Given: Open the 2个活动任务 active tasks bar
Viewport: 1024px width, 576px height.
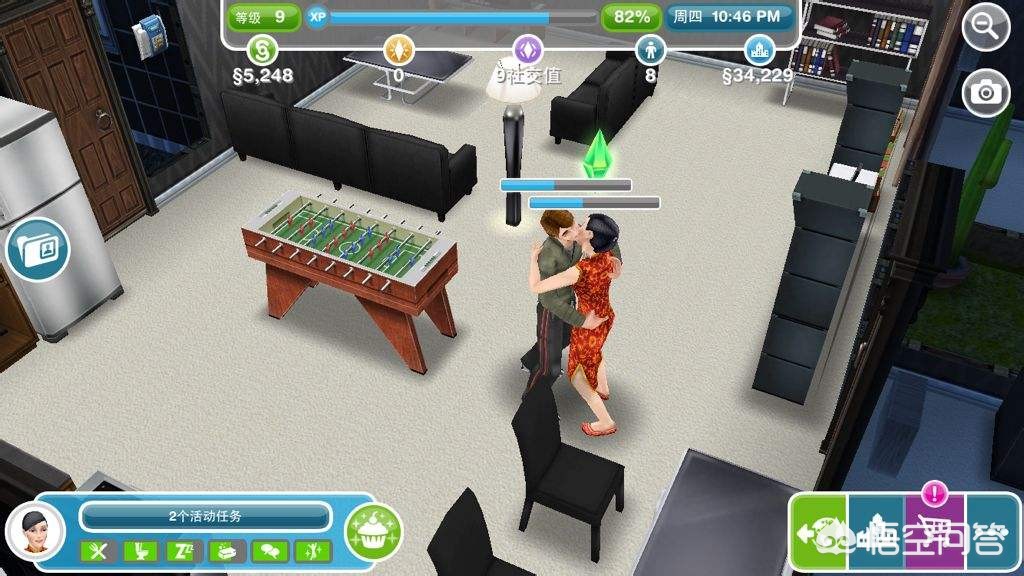Looking at the screenshot, I should (205, 516).
